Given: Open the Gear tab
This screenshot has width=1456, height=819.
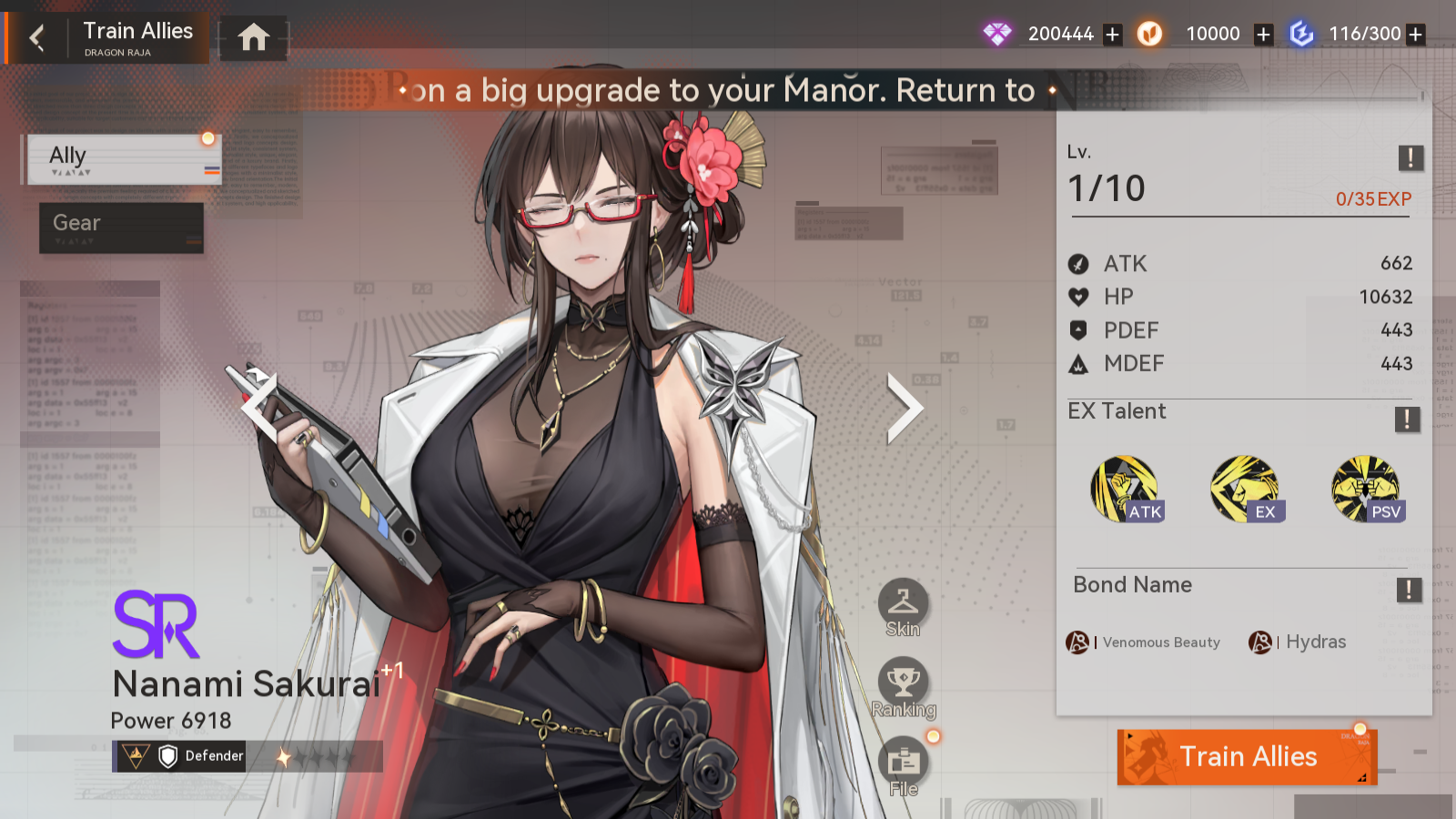Looking at the screenshot, I should [x=121, y=227].
